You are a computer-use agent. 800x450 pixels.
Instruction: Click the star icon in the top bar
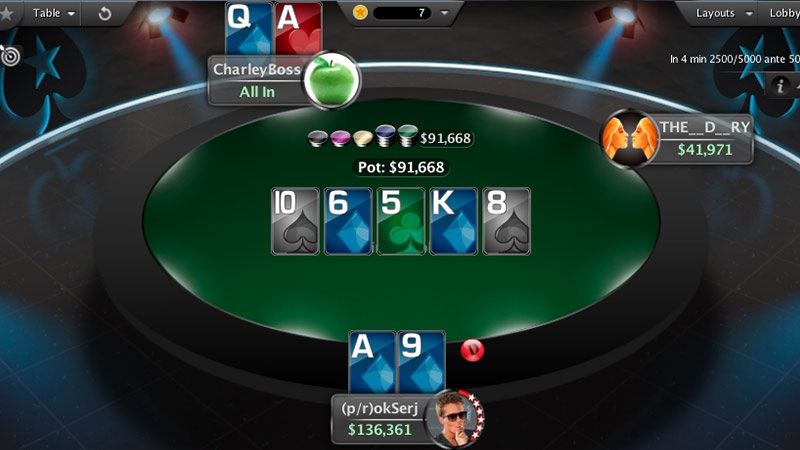(x=7, y=14)
